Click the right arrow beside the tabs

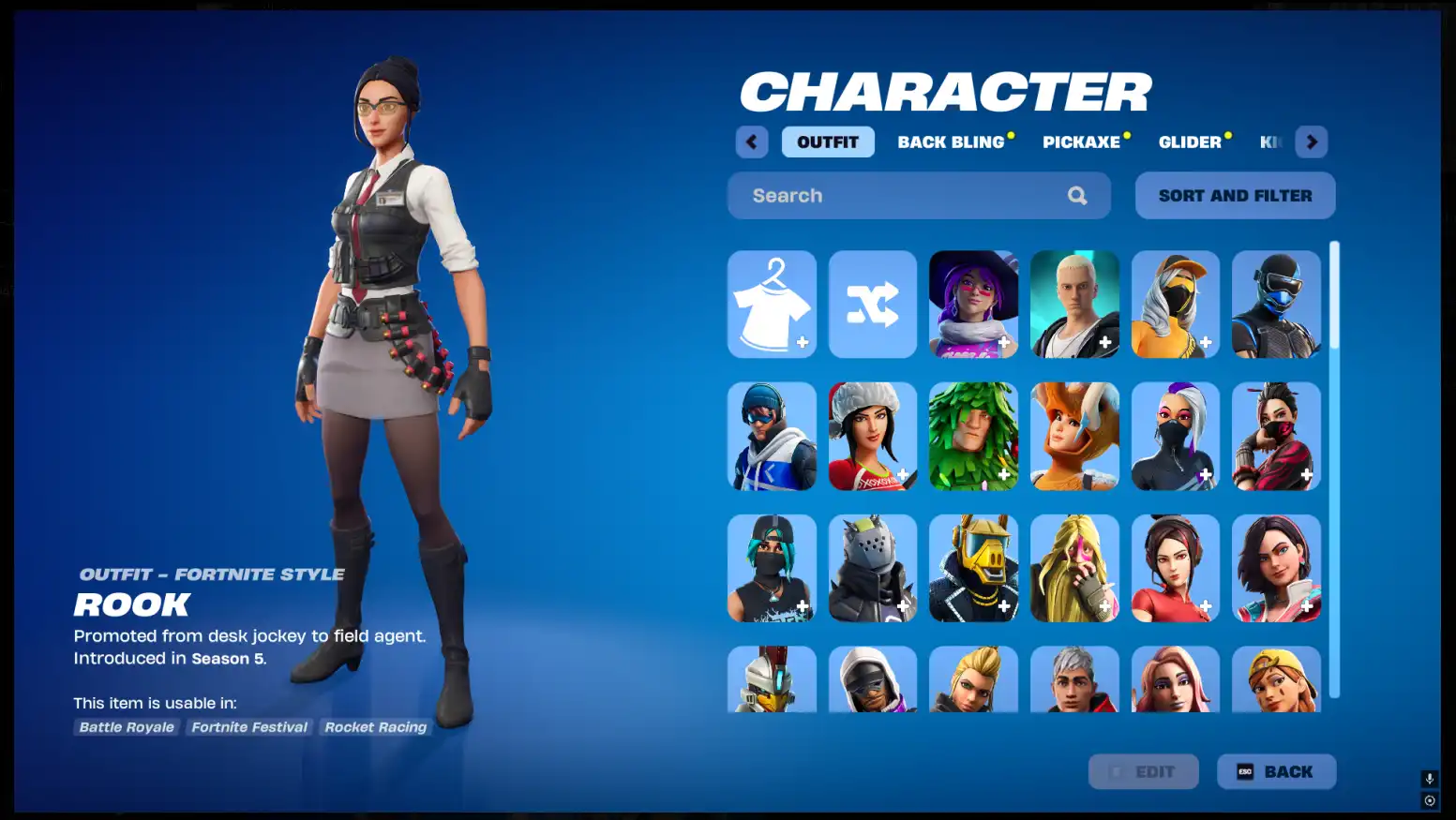pyautogui.click(x=1312, y=142)
